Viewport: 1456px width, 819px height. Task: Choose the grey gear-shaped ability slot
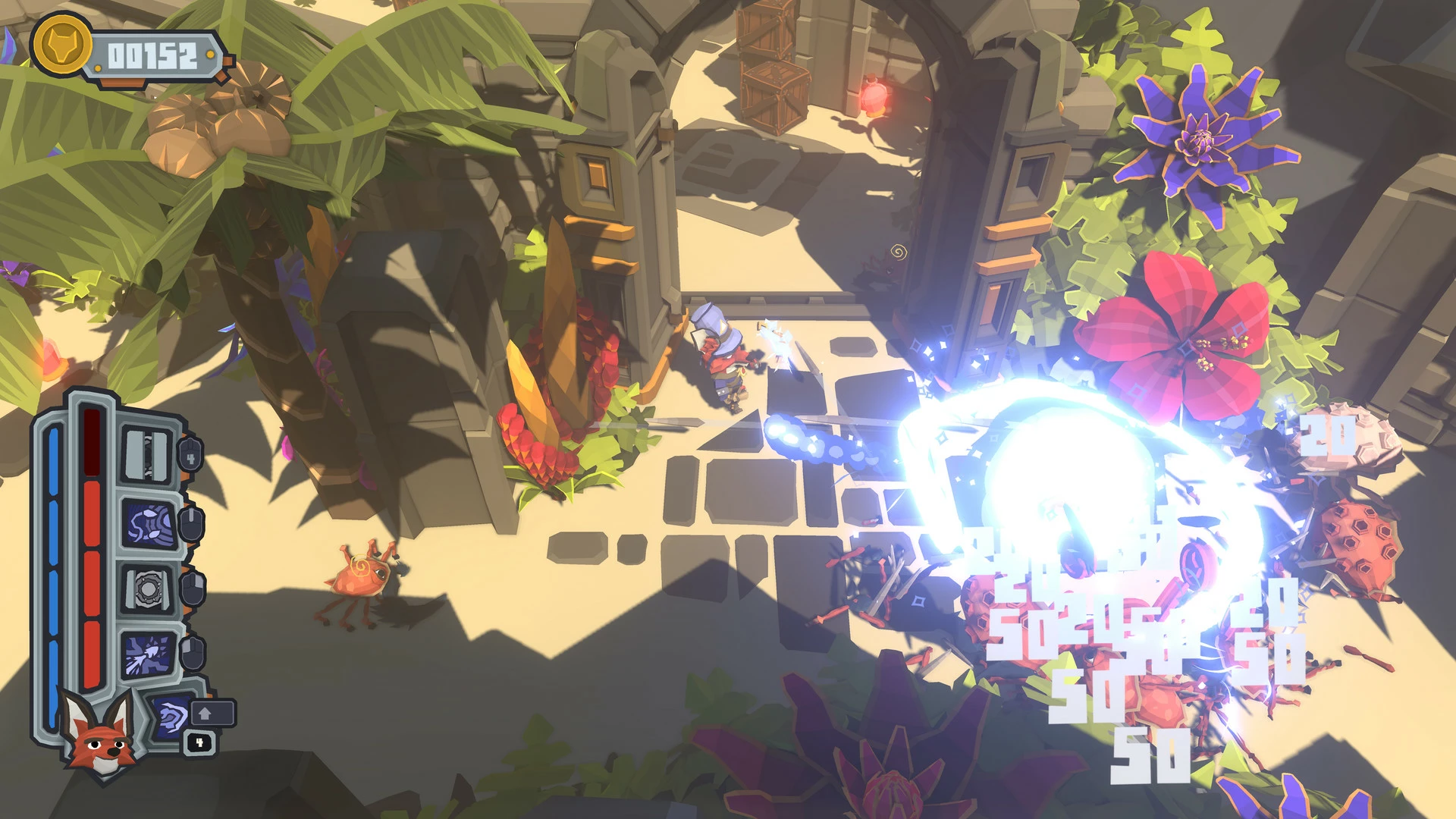[146, 588]
